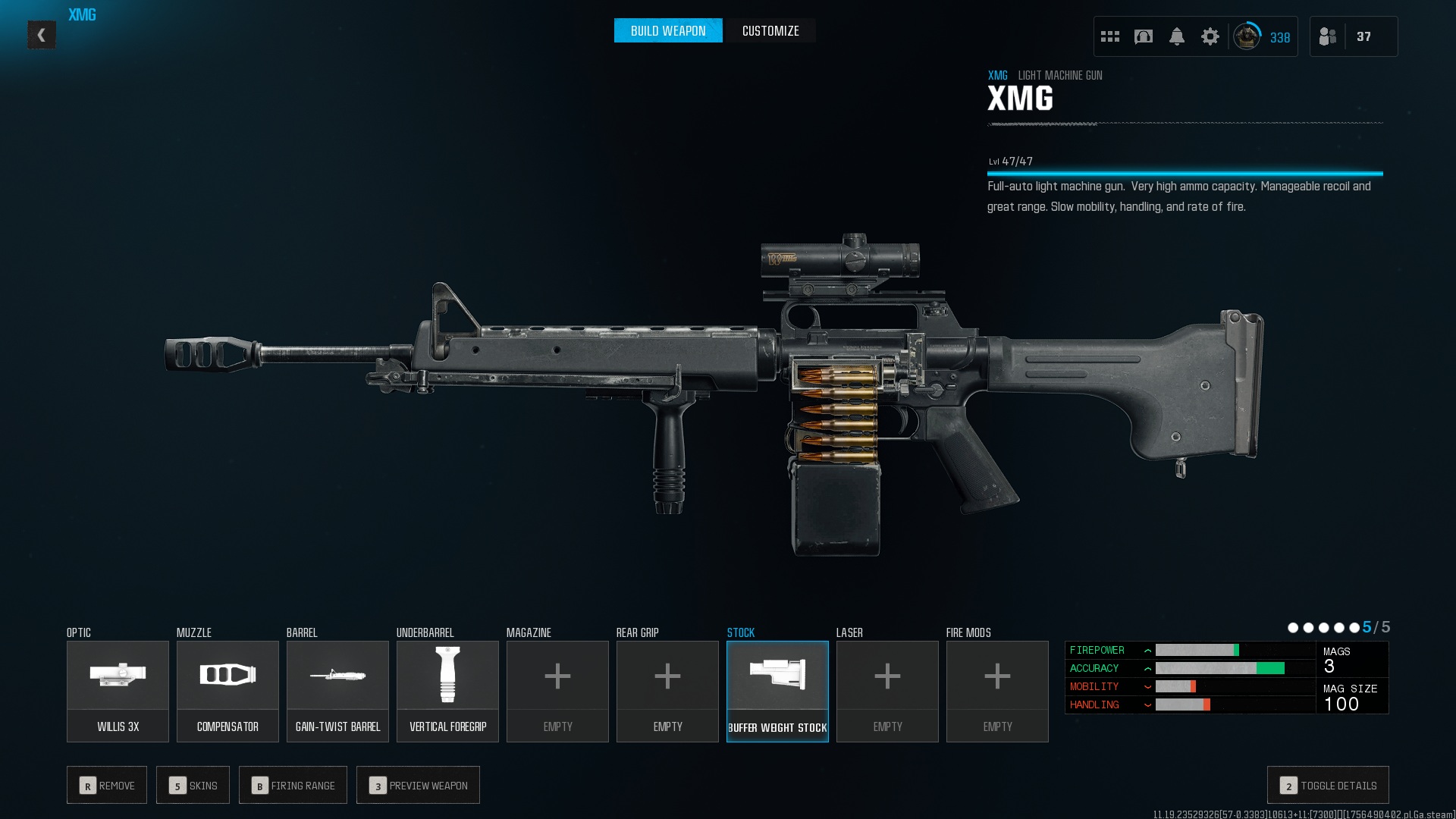Screen dimensions: 1456x819
Task: Open the empty Laser slot
Action: pyautogui.click(x=887, y=691)
